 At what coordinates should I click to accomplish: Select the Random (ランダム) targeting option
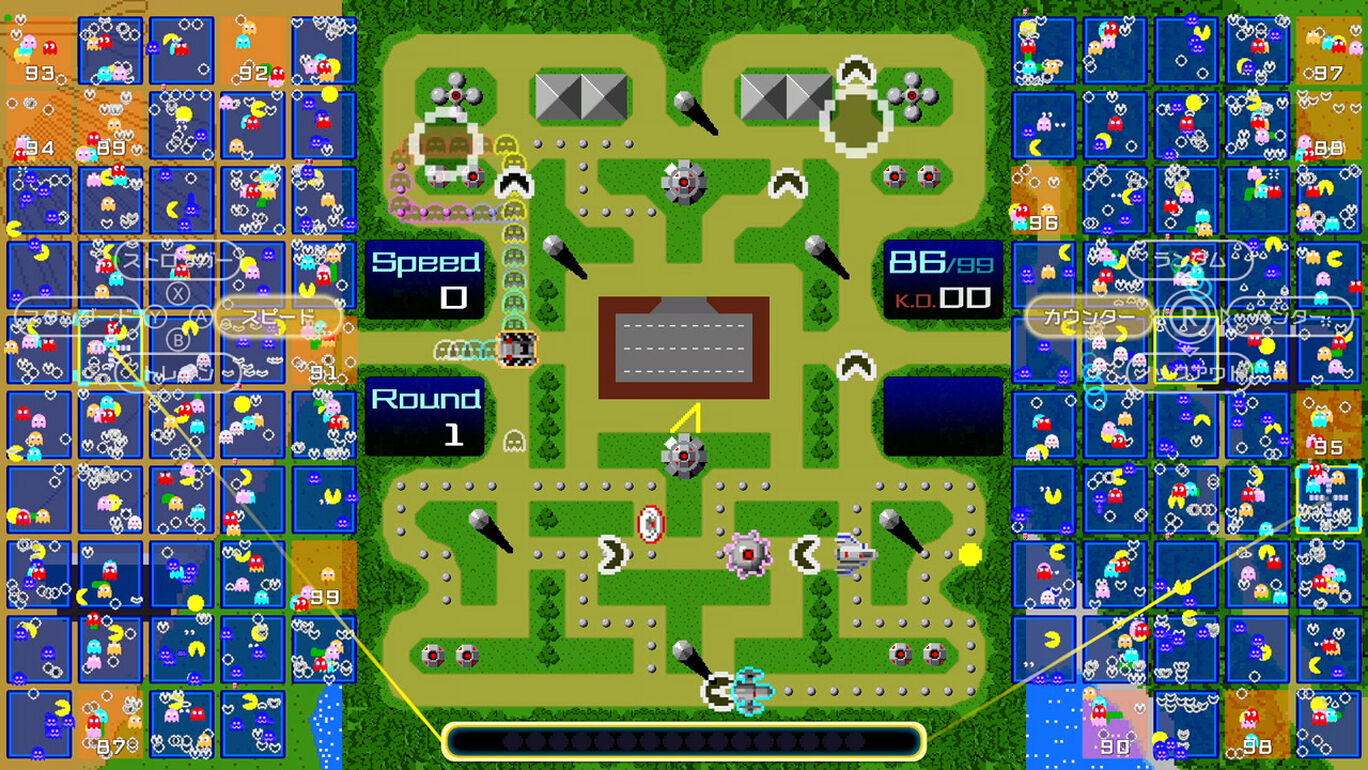click(x=1190, y=259)
